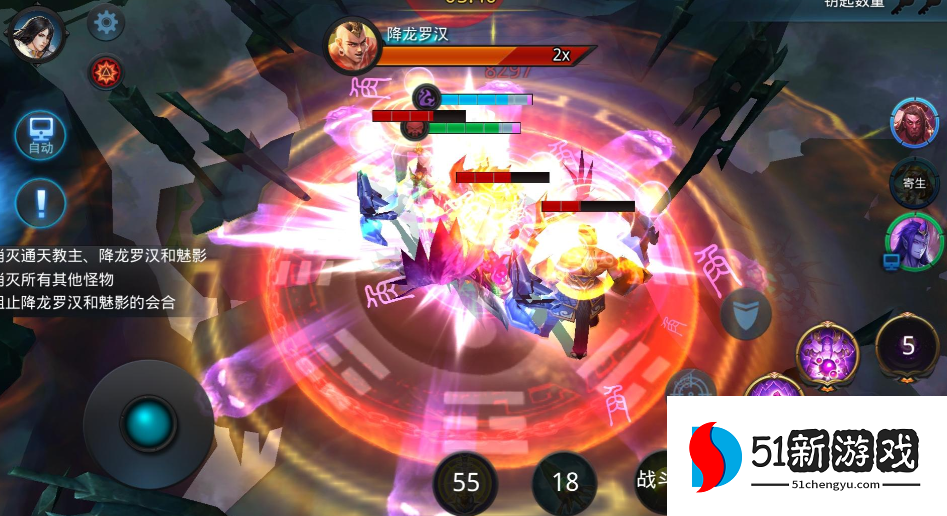Screen dimensions: 947x516
Task: Open the gear settings button
Action: click(x=106, y=22)
